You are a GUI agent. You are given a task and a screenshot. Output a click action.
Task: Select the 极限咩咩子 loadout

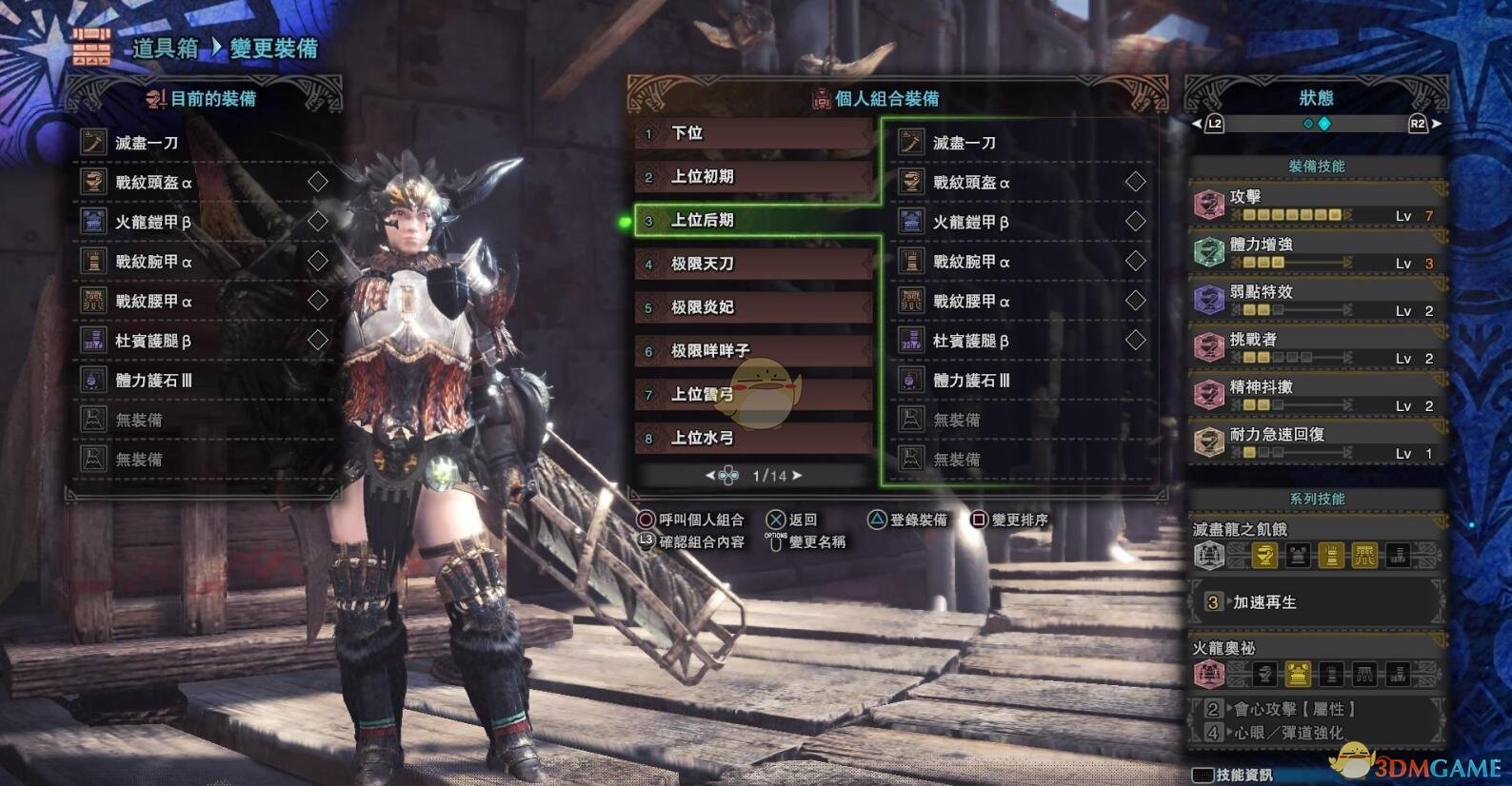752,351
